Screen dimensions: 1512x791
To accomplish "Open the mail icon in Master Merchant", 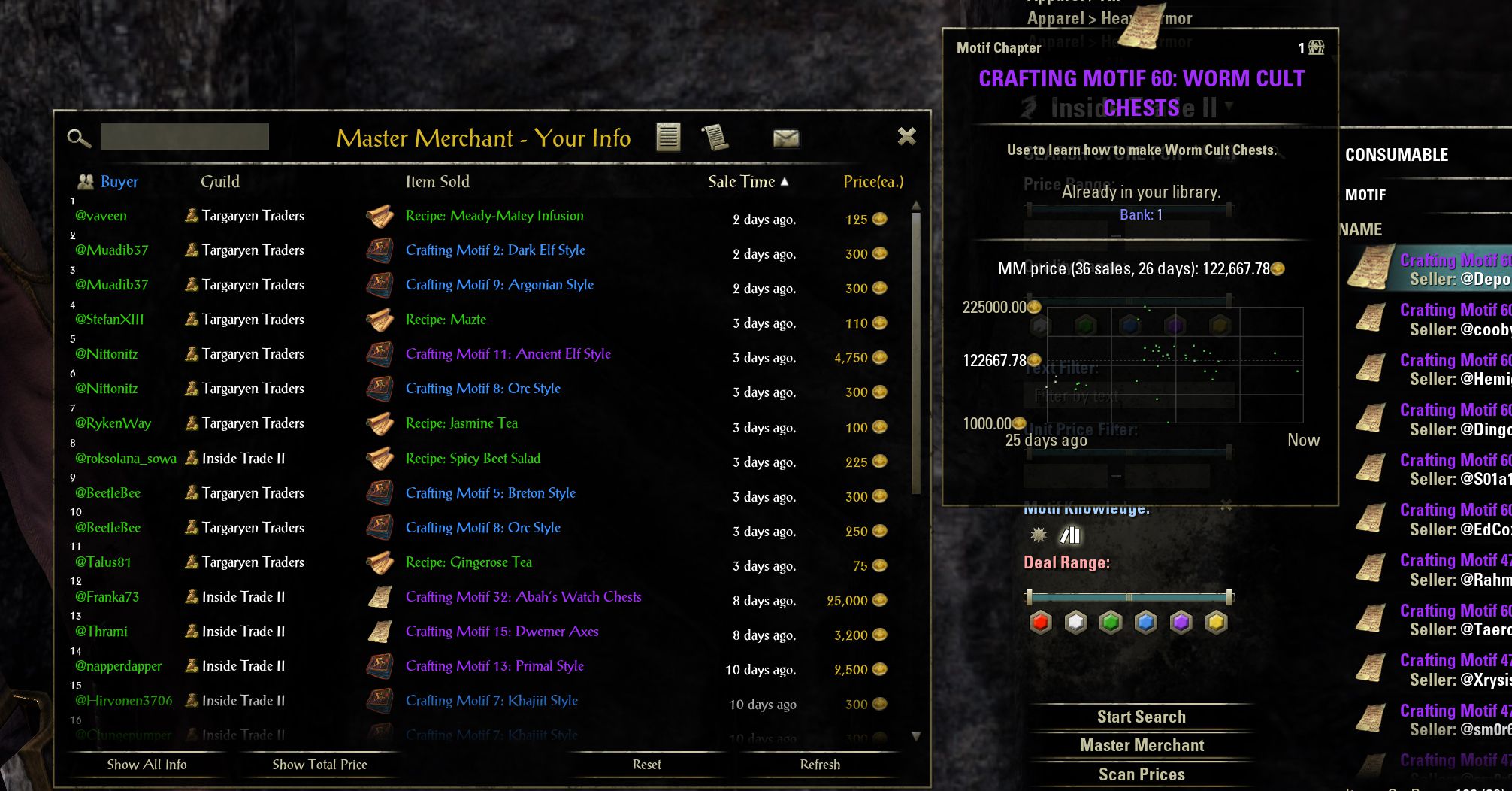I will click(x=785, y=138).
